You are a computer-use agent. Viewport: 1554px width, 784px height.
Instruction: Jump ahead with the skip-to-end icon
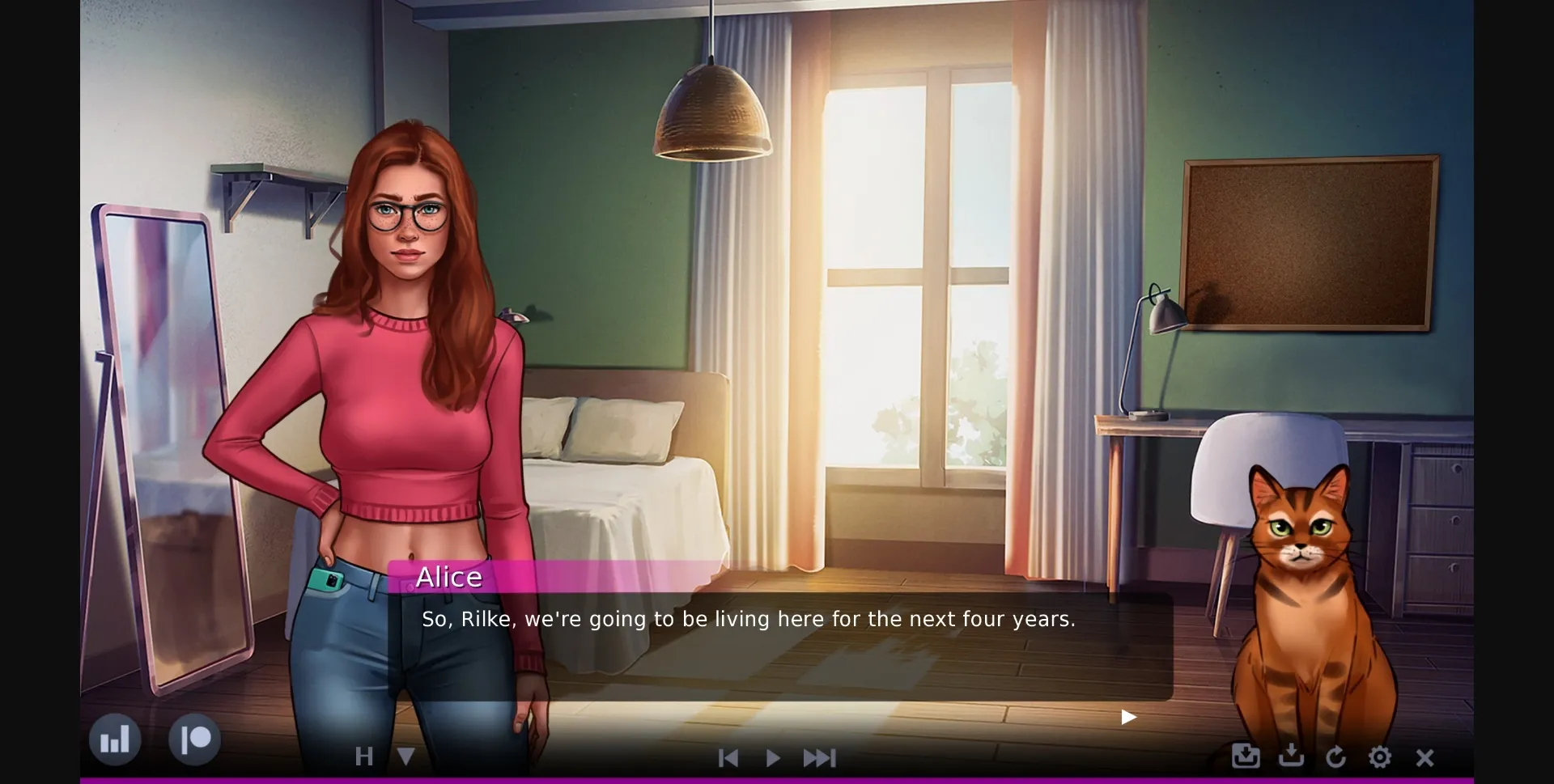tap(820, 758)
